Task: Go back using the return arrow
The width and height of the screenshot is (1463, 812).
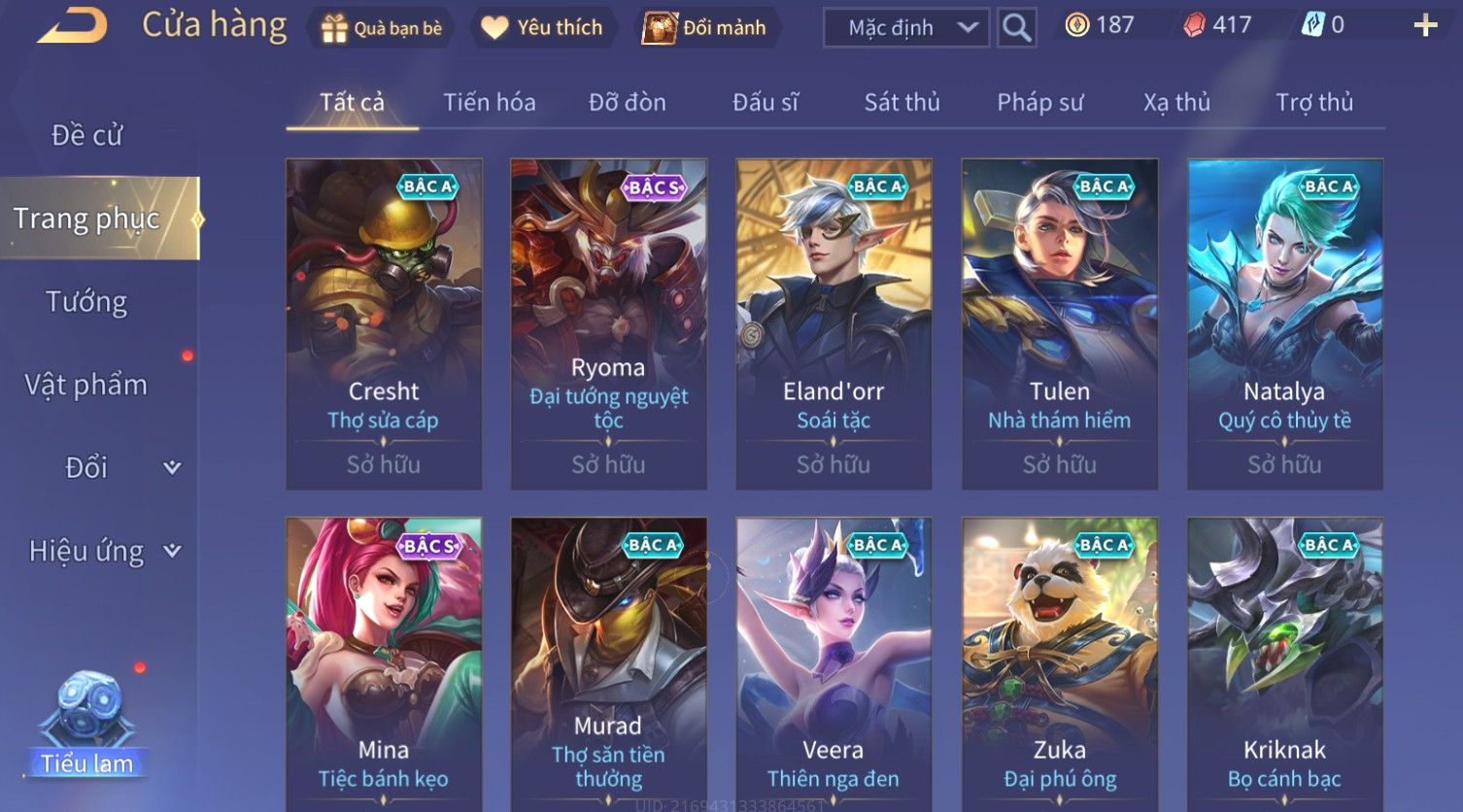Action: pyautogui.click(x=72, y=25)
